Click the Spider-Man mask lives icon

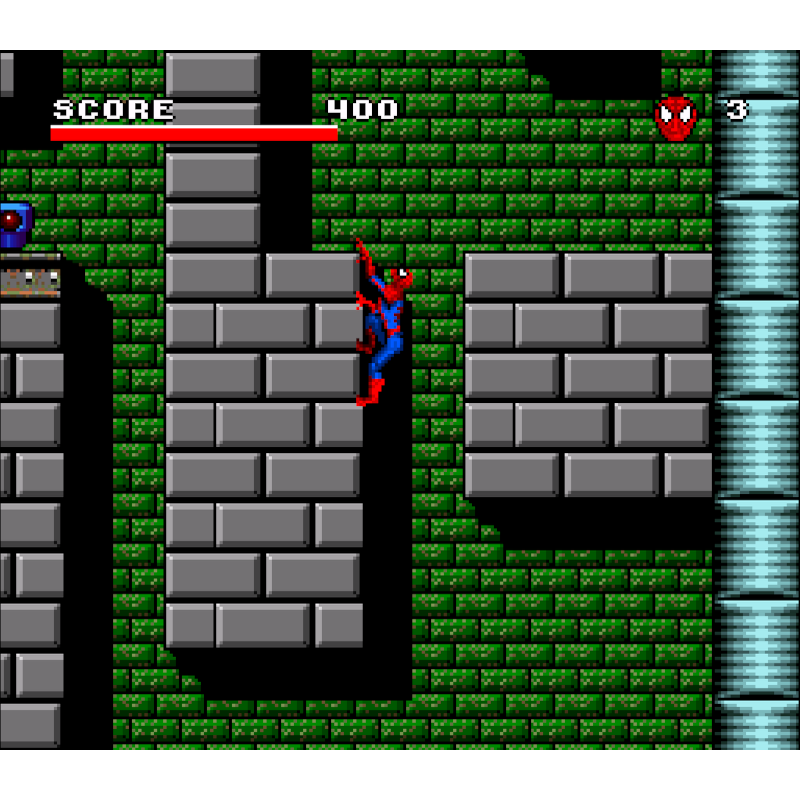[x=676, y=117]
